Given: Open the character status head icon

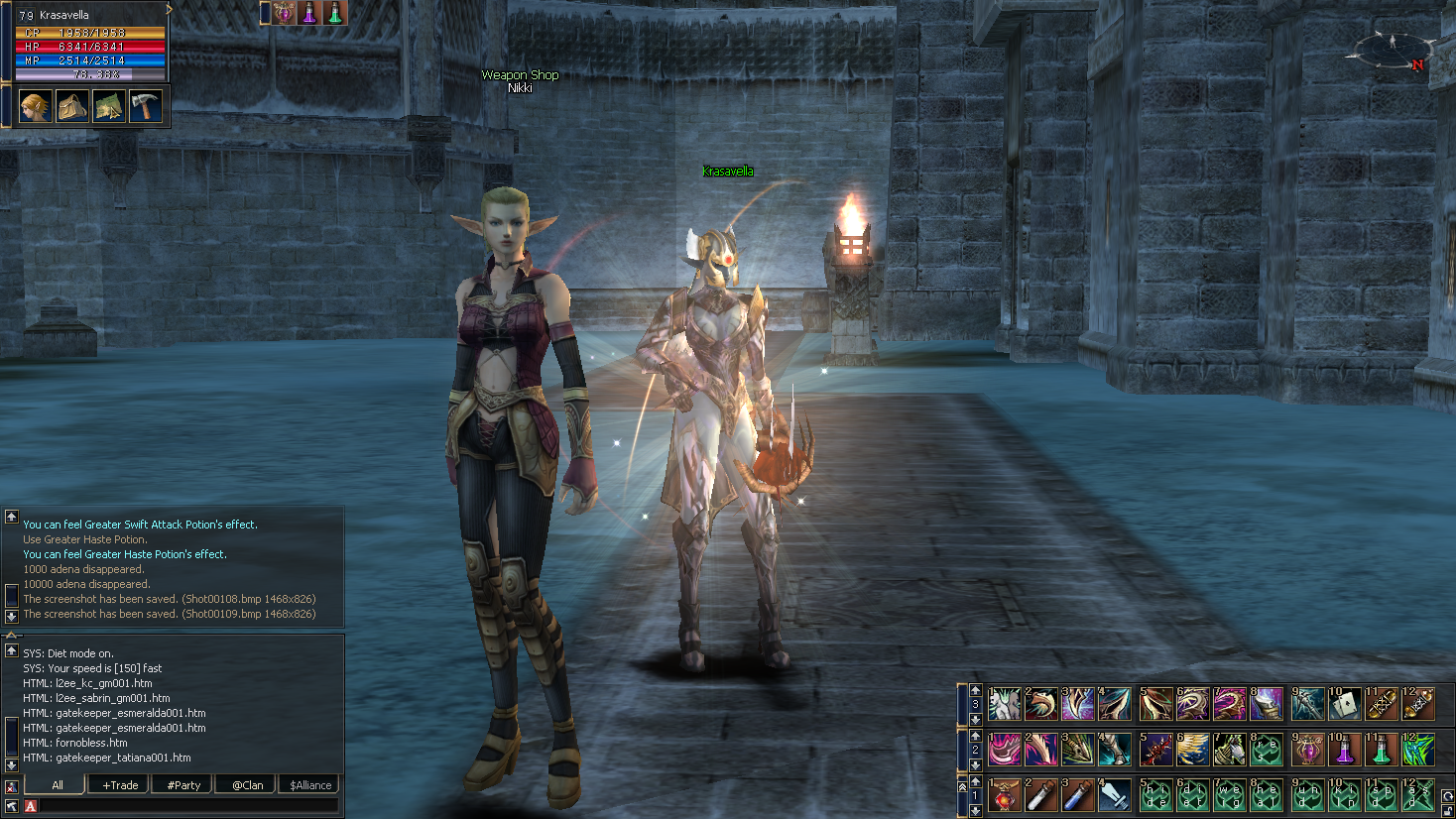Looking at the screenshot, I should (35, 106).
